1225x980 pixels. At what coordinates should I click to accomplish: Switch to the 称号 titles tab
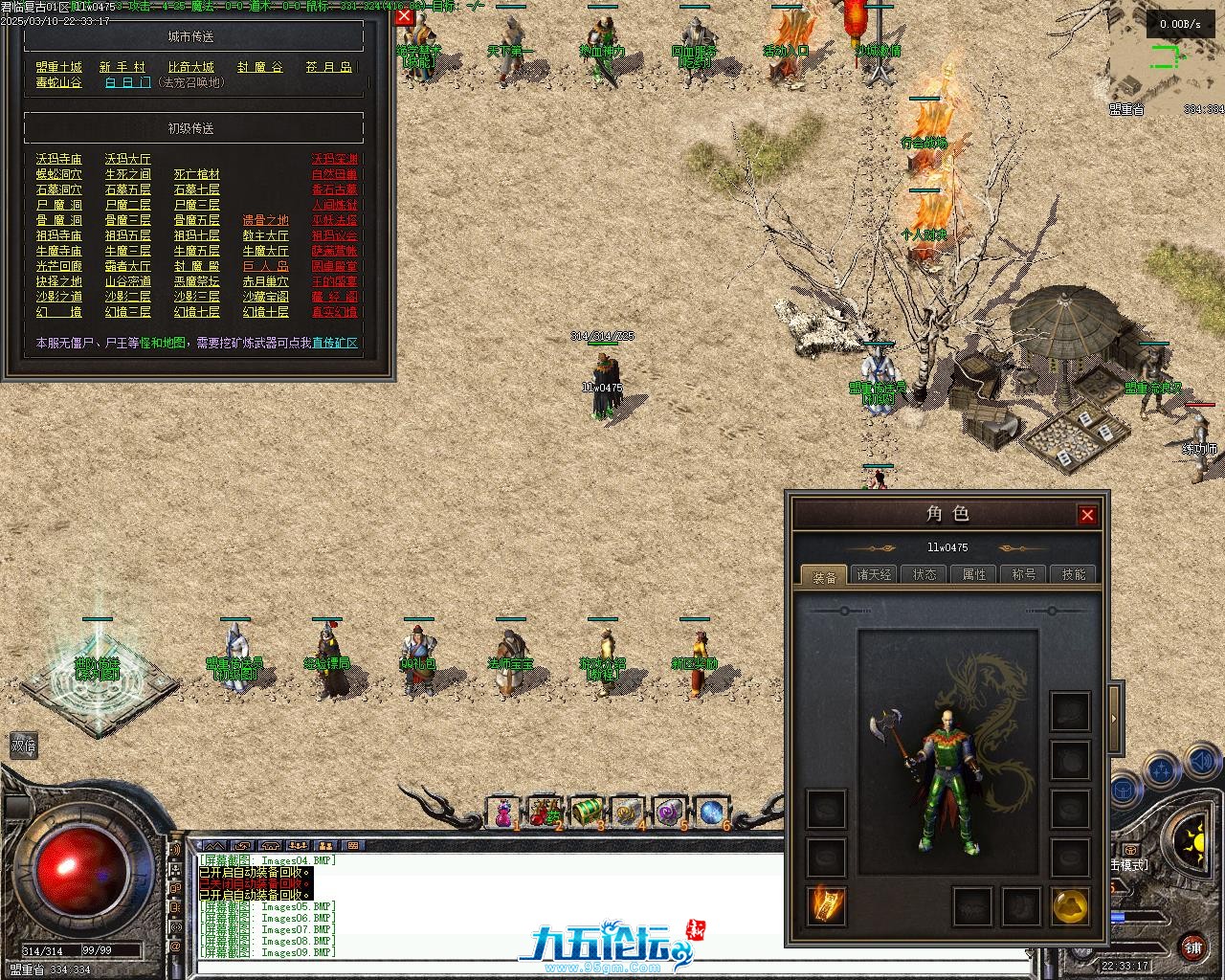pyautogui.click(x=1024, y=574)
